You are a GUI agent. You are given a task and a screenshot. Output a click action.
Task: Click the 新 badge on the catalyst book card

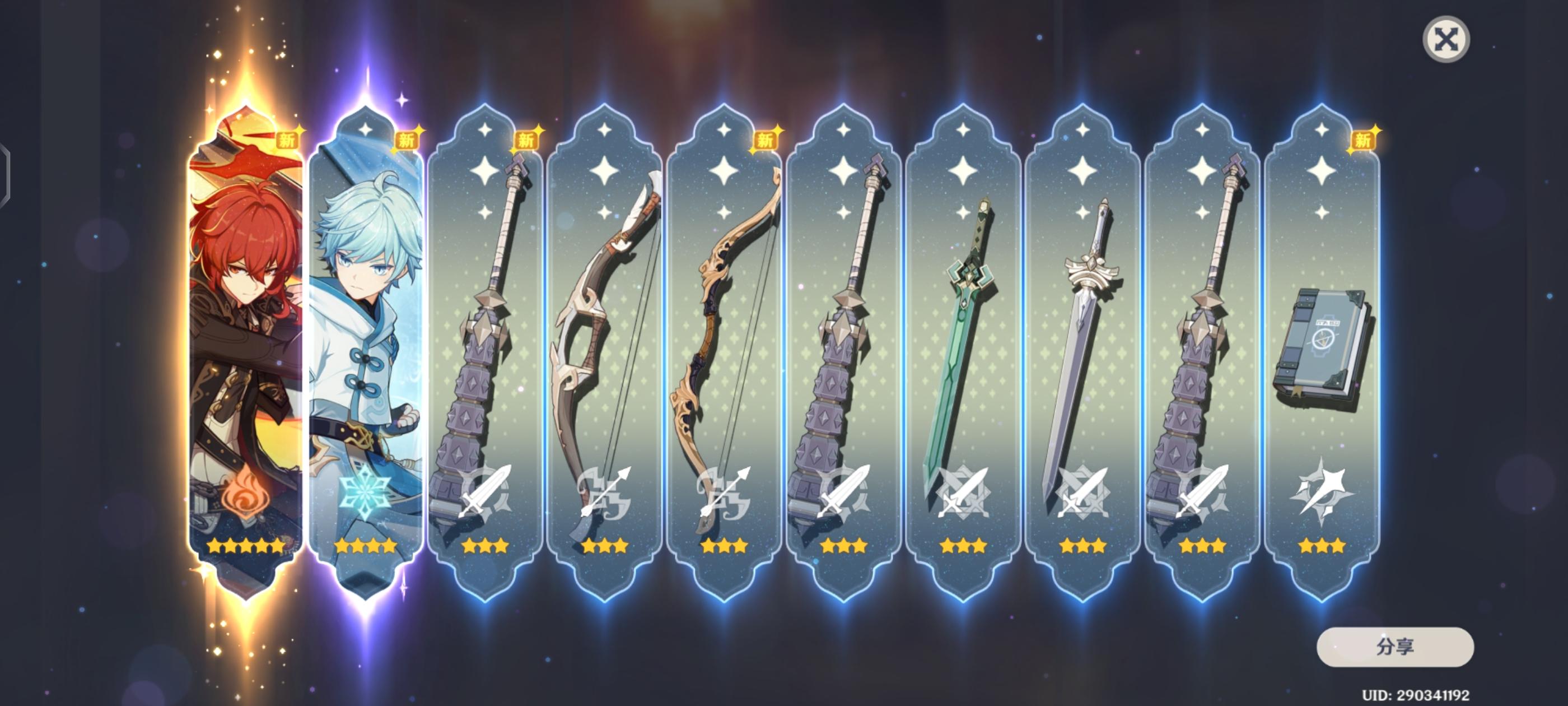[x=1364, y=139]
